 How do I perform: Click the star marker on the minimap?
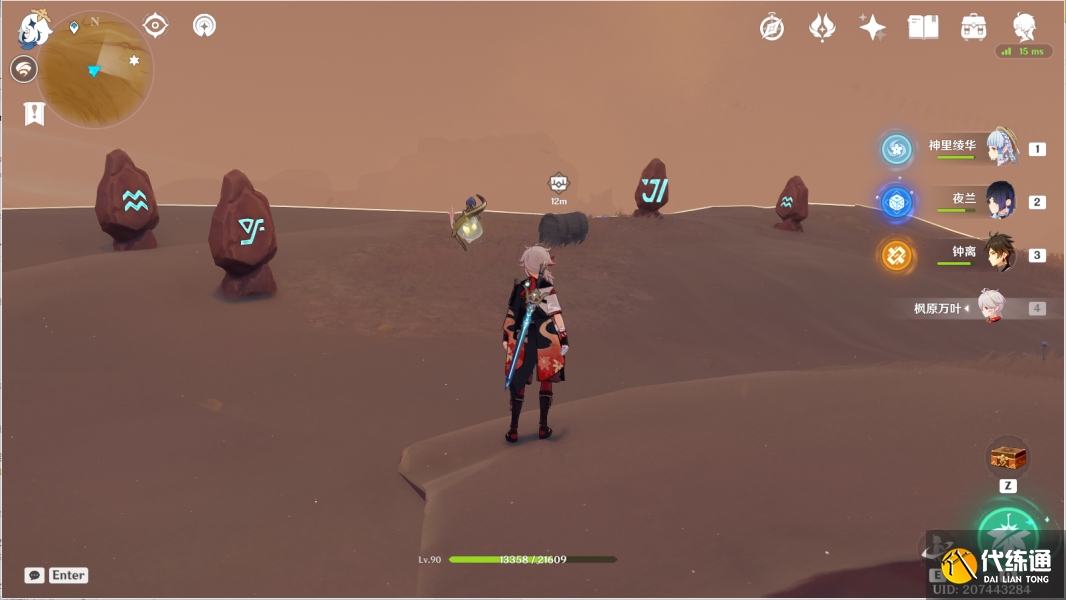134,61
